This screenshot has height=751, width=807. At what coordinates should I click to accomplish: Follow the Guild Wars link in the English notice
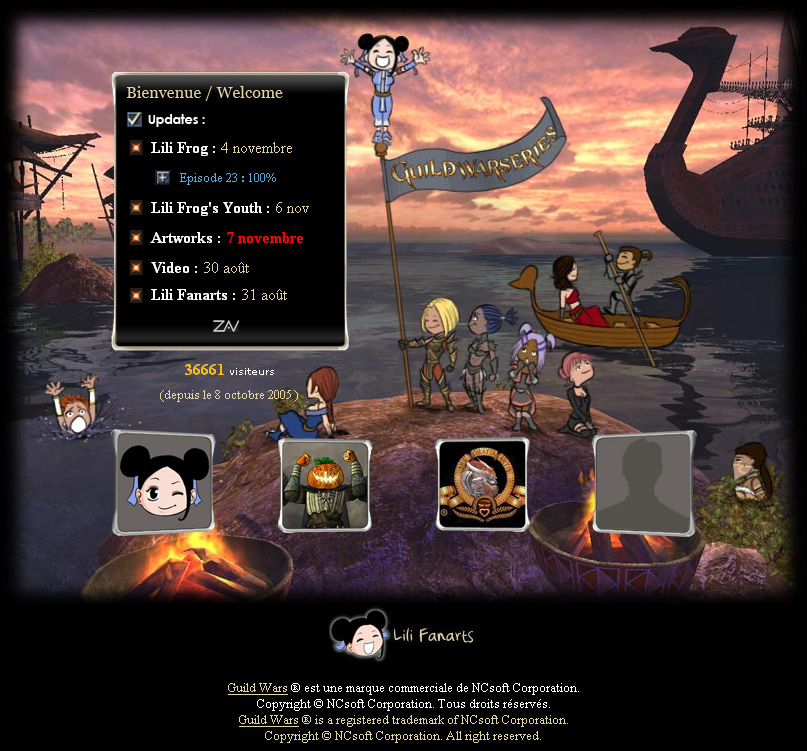click(x=268, y=720)
